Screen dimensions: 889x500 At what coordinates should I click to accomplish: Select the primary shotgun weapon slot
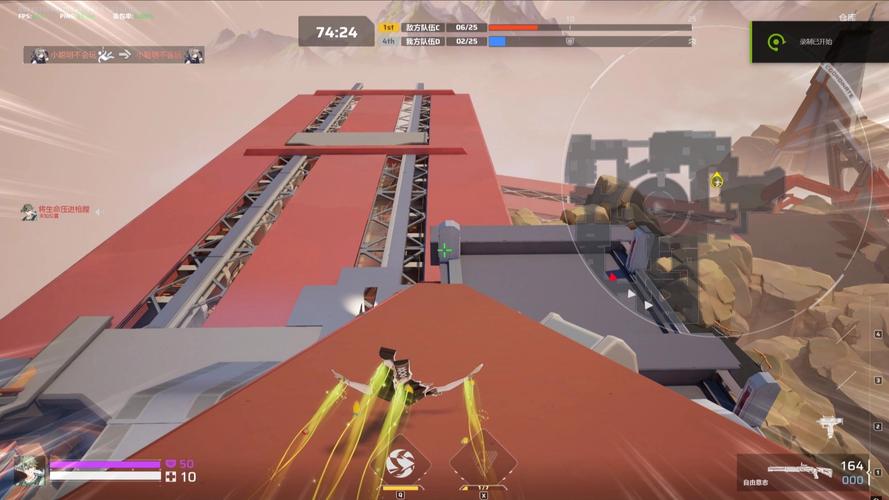(x=800, y=471)
